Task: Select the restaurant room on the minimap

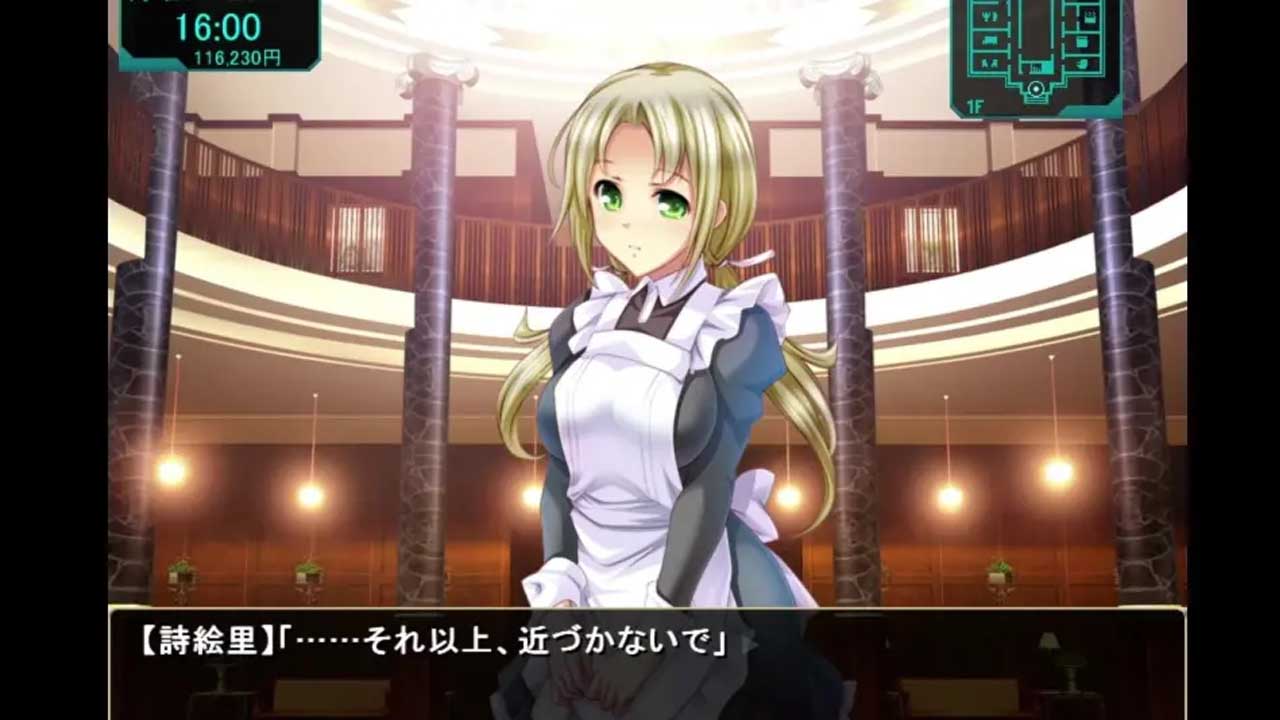Action: [x=990, y=17]
